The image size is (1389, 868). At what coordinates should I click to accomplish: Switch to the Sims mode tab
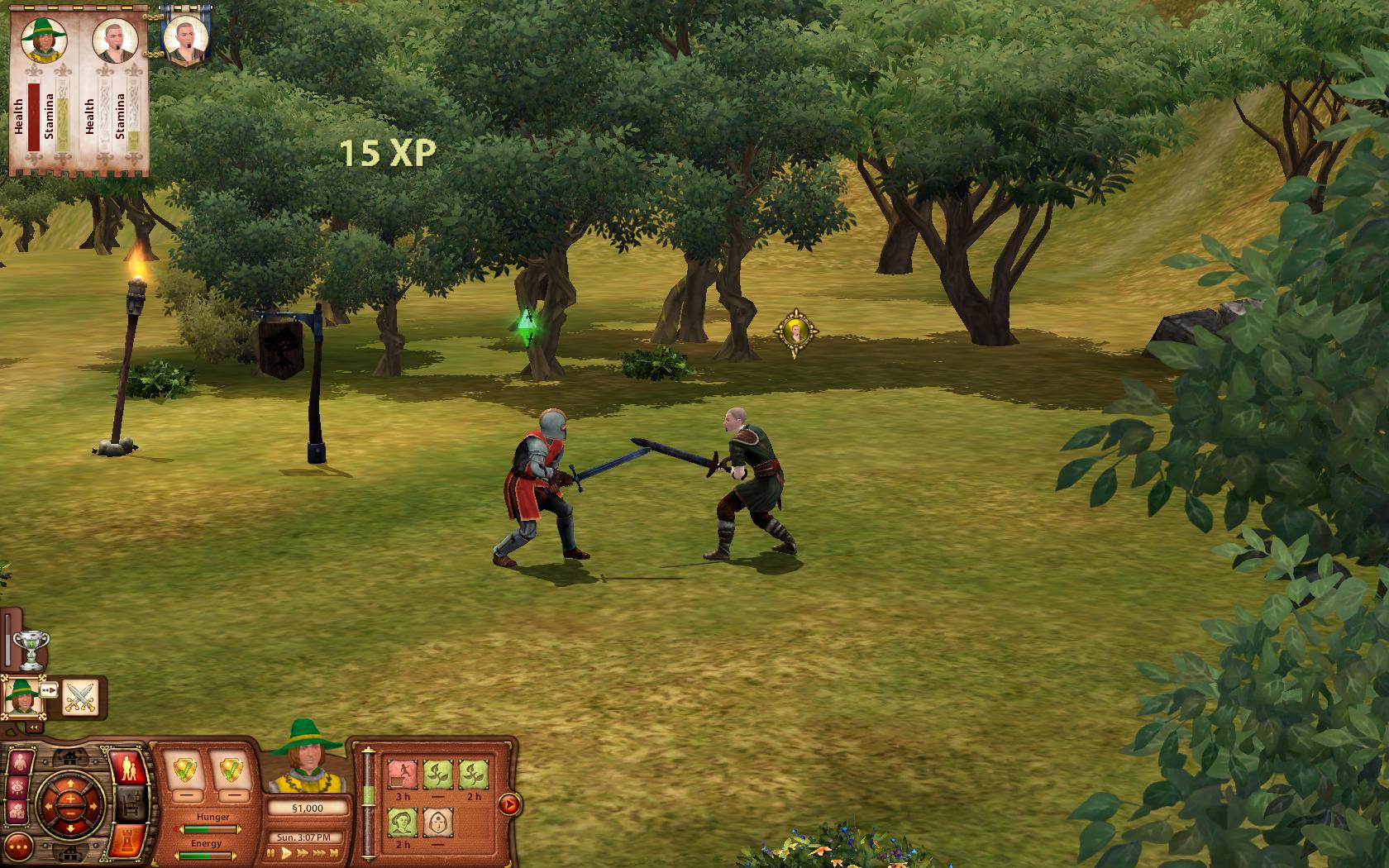coord(130,769)
